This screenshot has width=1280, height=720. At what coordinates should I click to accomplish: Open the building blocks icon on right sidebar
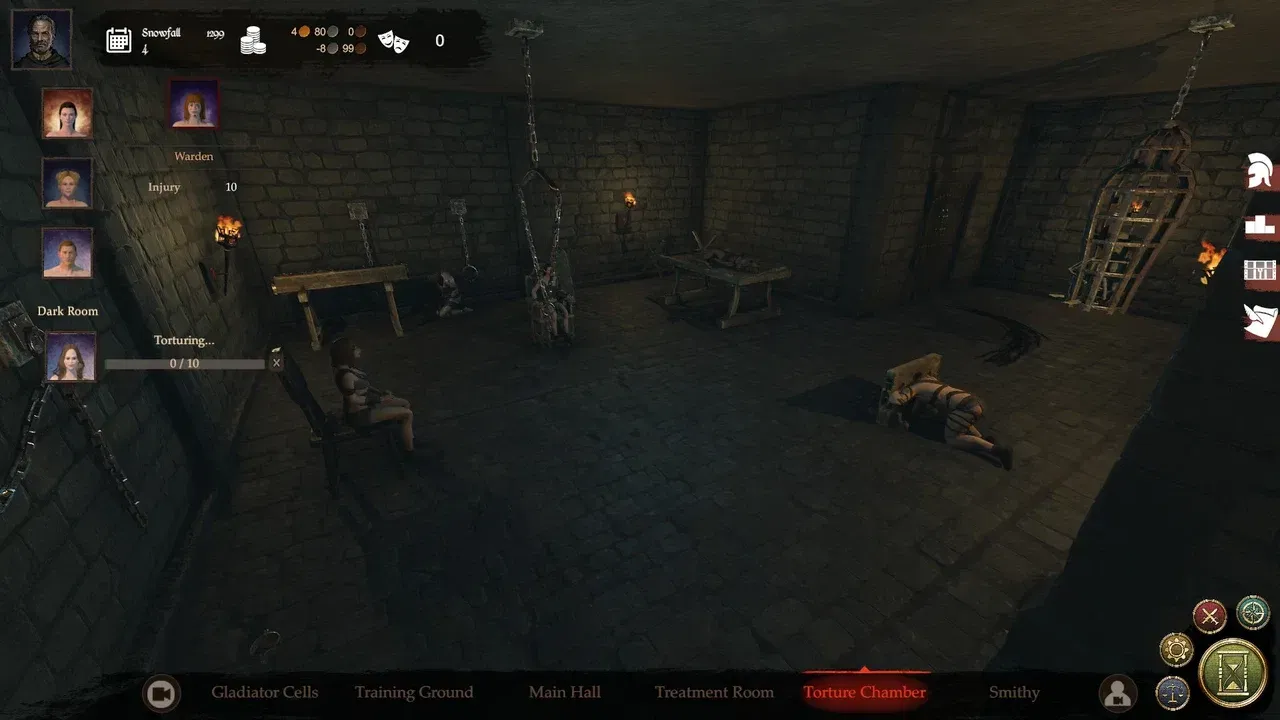pyautogui.click(x=1262, y=224)
